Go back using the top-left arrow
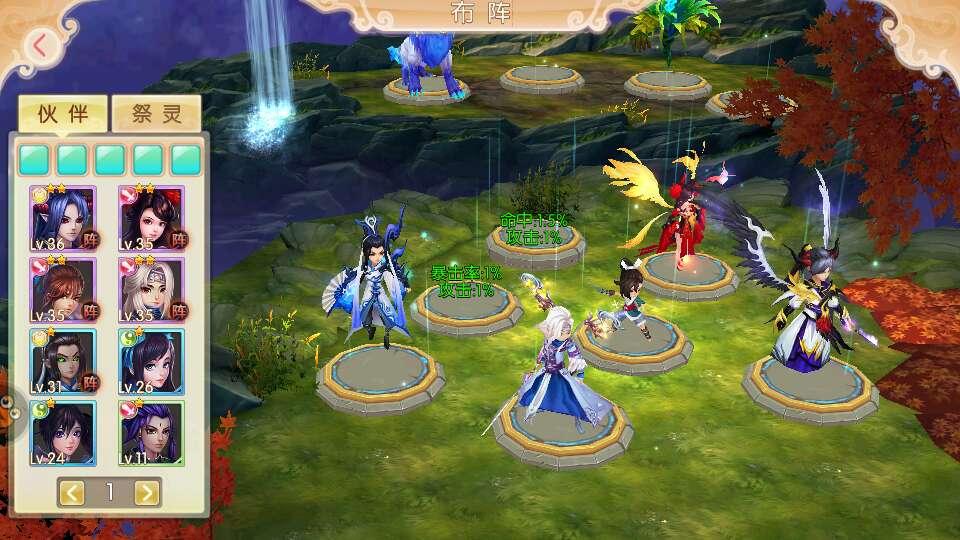This screenshot has height=540, width=960. pyautogui.click(x=40, y=46)
